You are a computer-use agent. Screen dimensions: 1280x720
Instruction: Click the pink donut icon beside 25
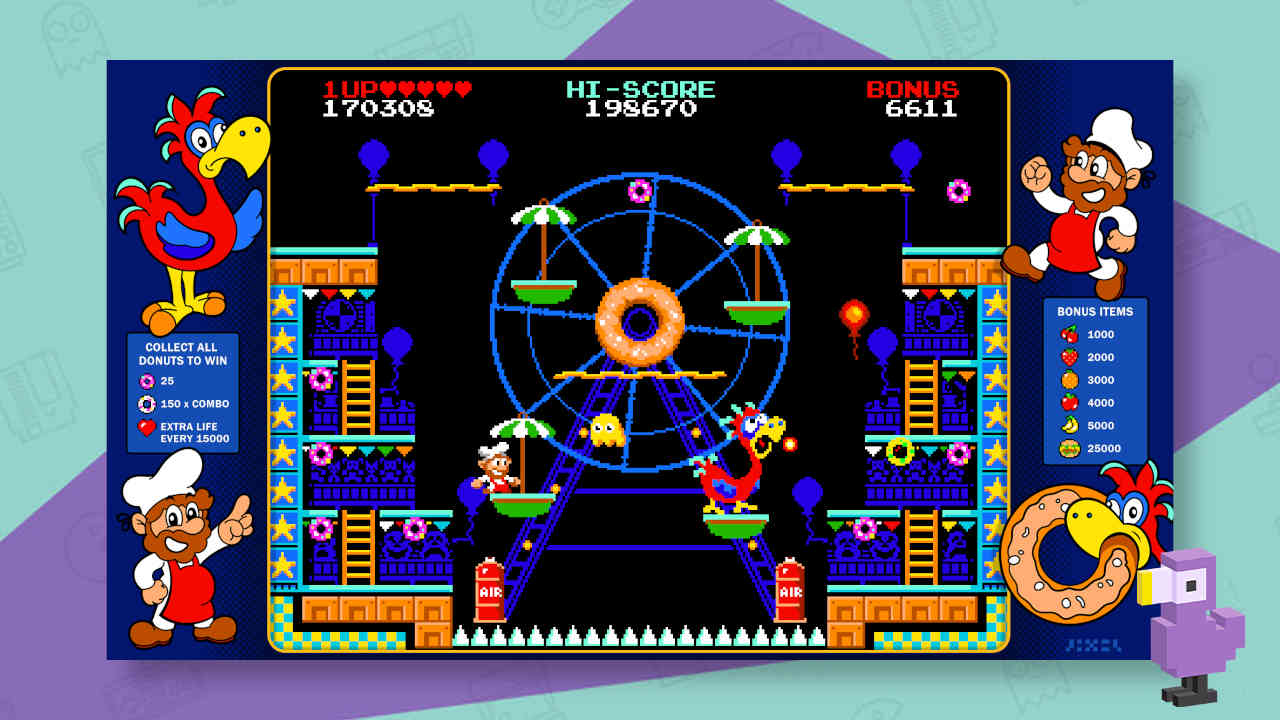pos(149,381)
